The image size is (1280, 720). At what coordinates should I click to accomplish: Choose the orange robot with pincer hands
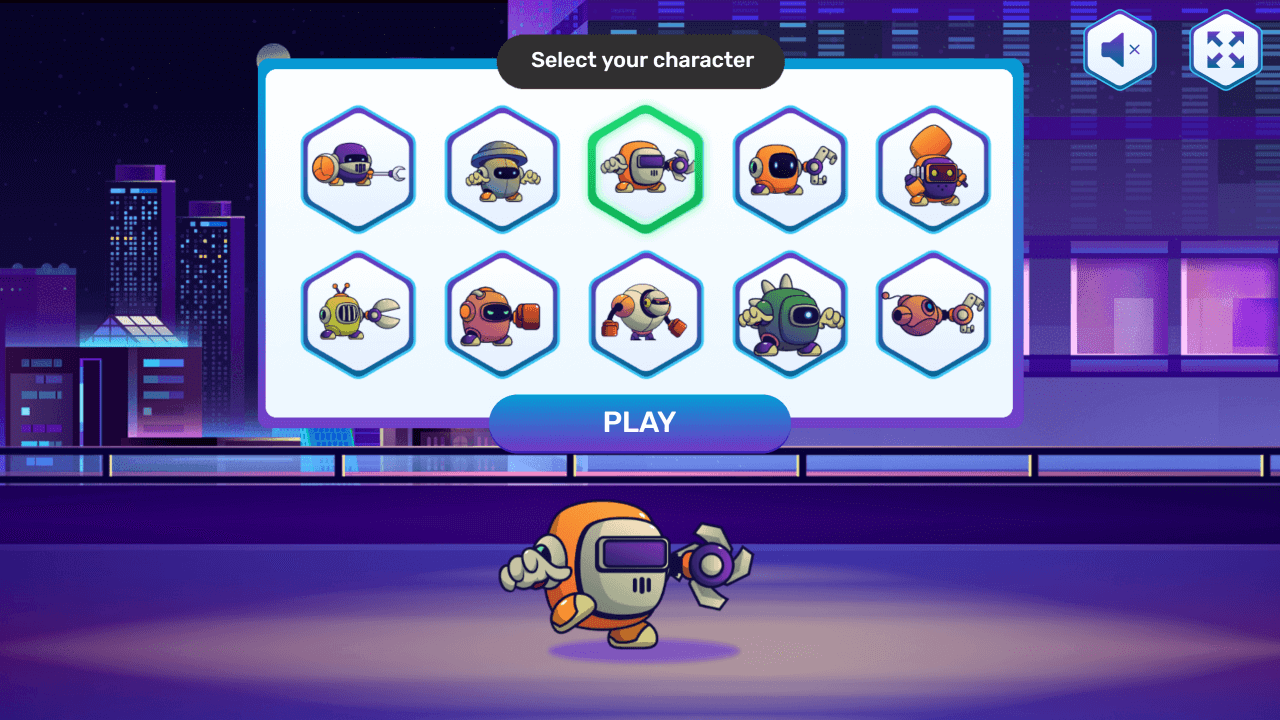click(789, 168)
